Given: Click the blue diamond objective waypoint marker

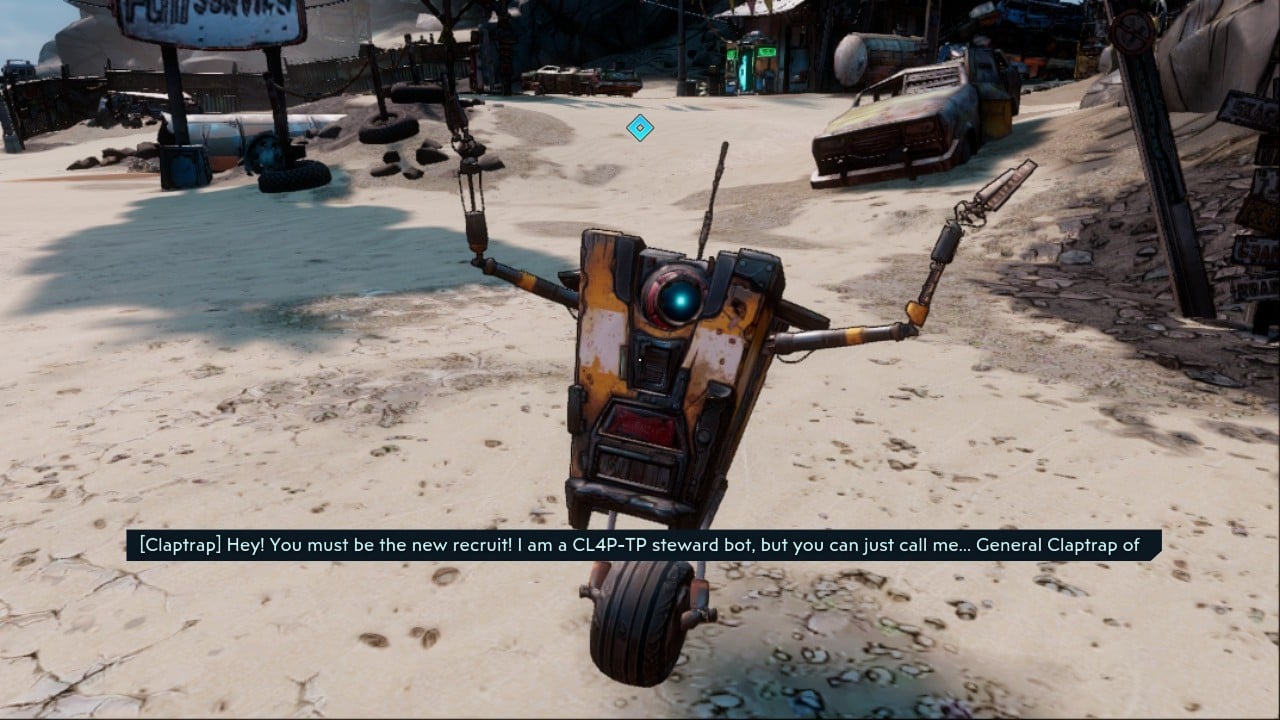Looking at the screenshot, I should point(639,127).
